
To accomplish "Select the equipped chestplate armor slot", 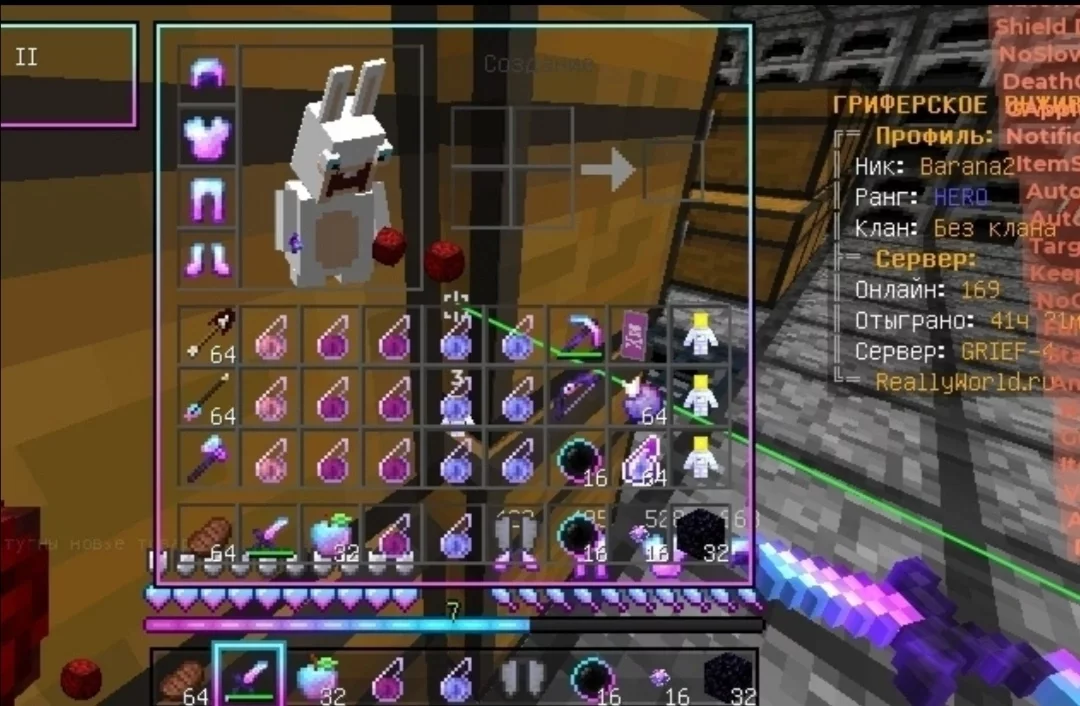I will [x=209, y=136].
